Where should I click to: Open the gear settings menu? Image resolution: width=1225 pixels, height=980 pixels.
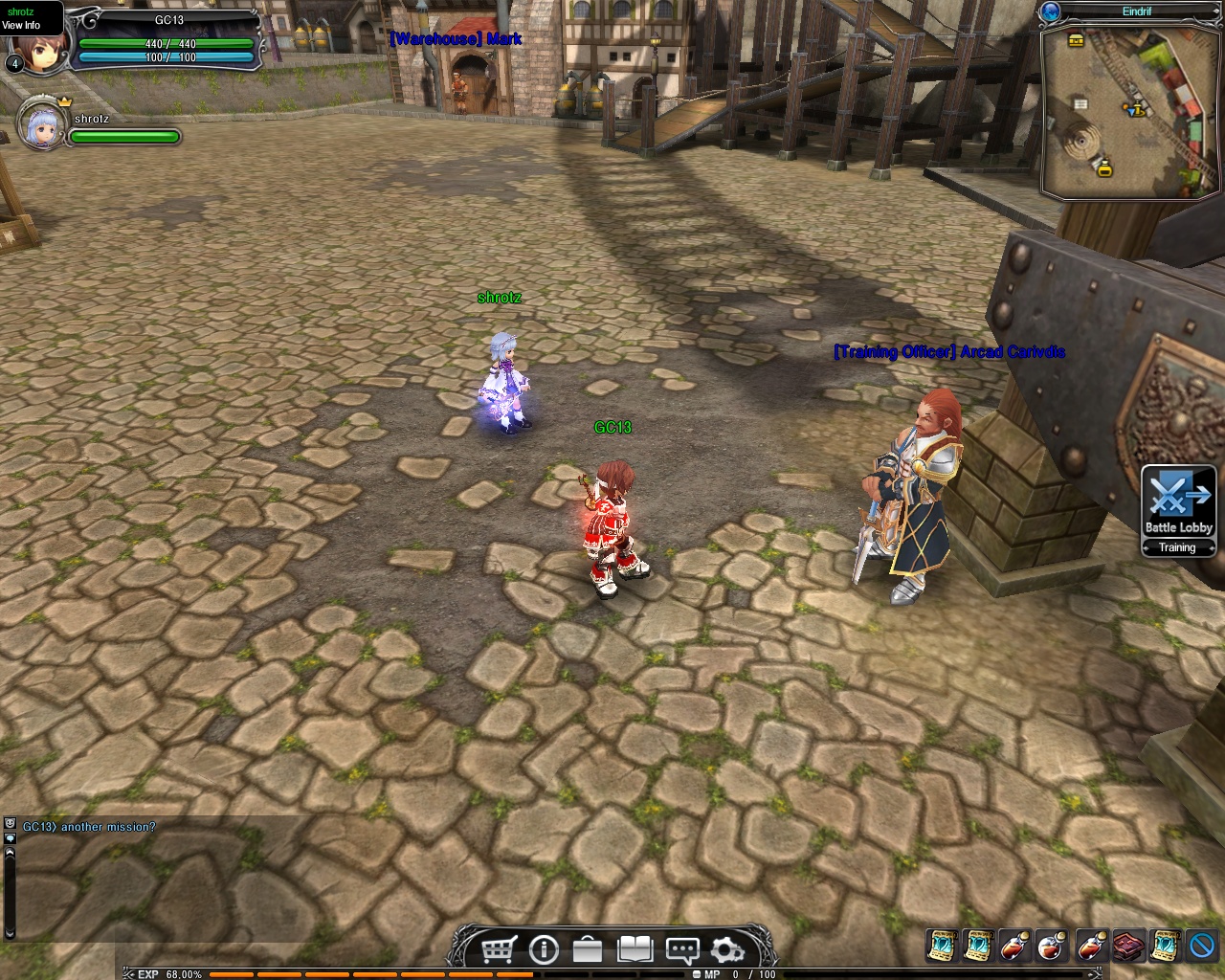(x=727, y=949)
